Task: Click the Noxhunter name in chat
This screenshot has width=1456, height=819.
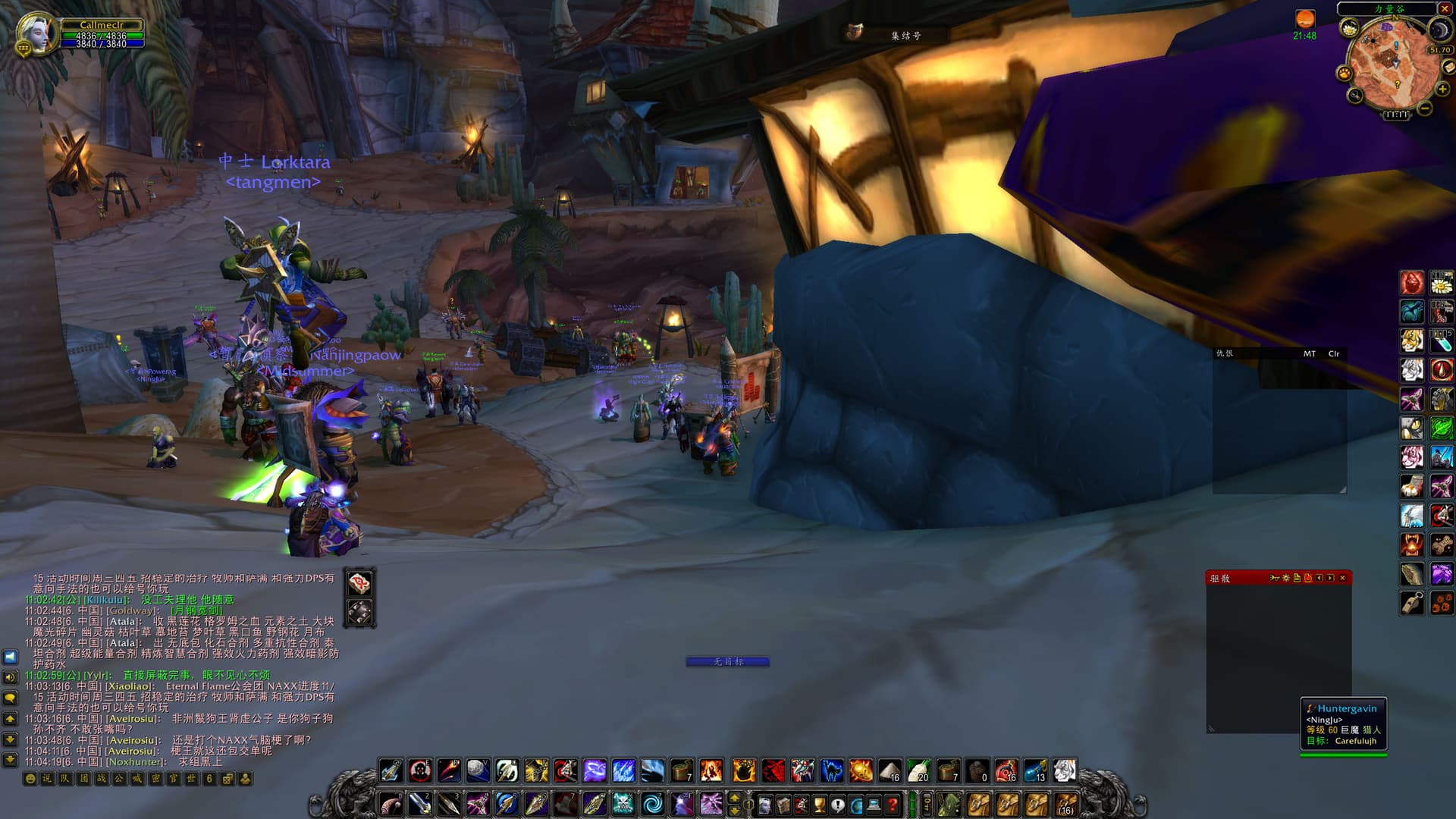Action: (x=135, y=761)
